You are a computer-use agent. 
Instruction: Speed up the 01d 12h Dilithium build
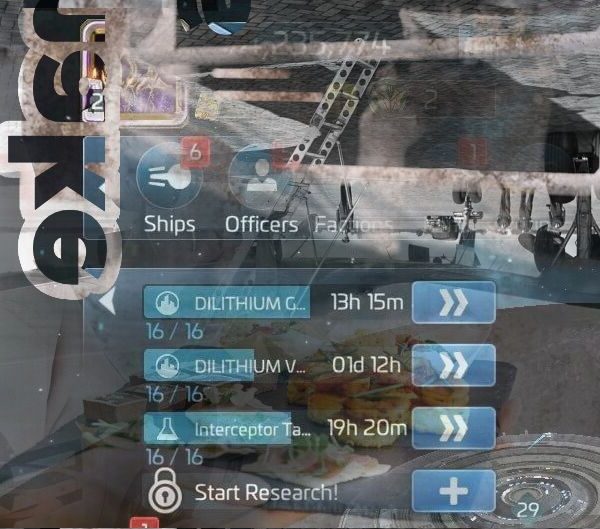(453, 365)
